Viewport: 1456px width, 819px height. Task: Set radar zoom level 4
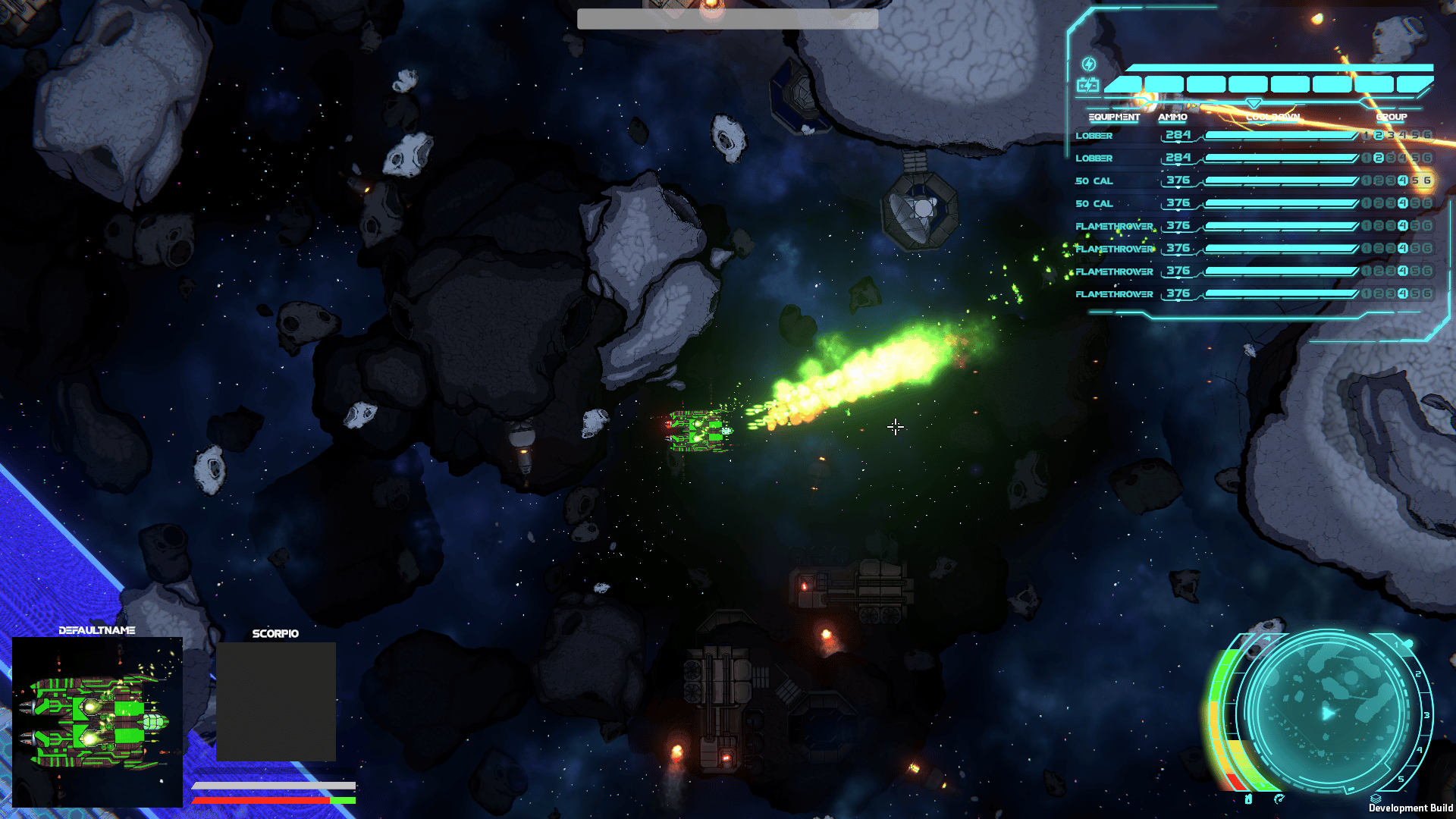pyautogui.click(x=1420, y=751)
